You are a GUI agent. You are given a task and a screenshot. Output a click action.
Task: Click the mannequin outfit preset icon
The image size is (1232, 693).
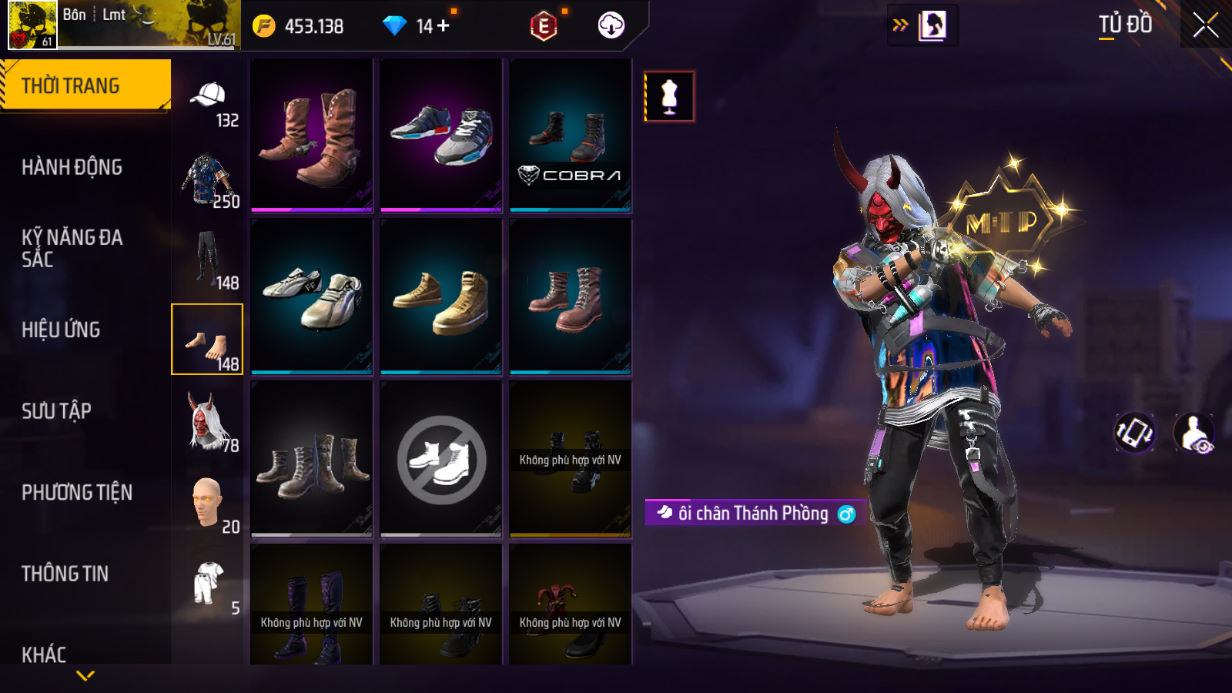[669, 97]
